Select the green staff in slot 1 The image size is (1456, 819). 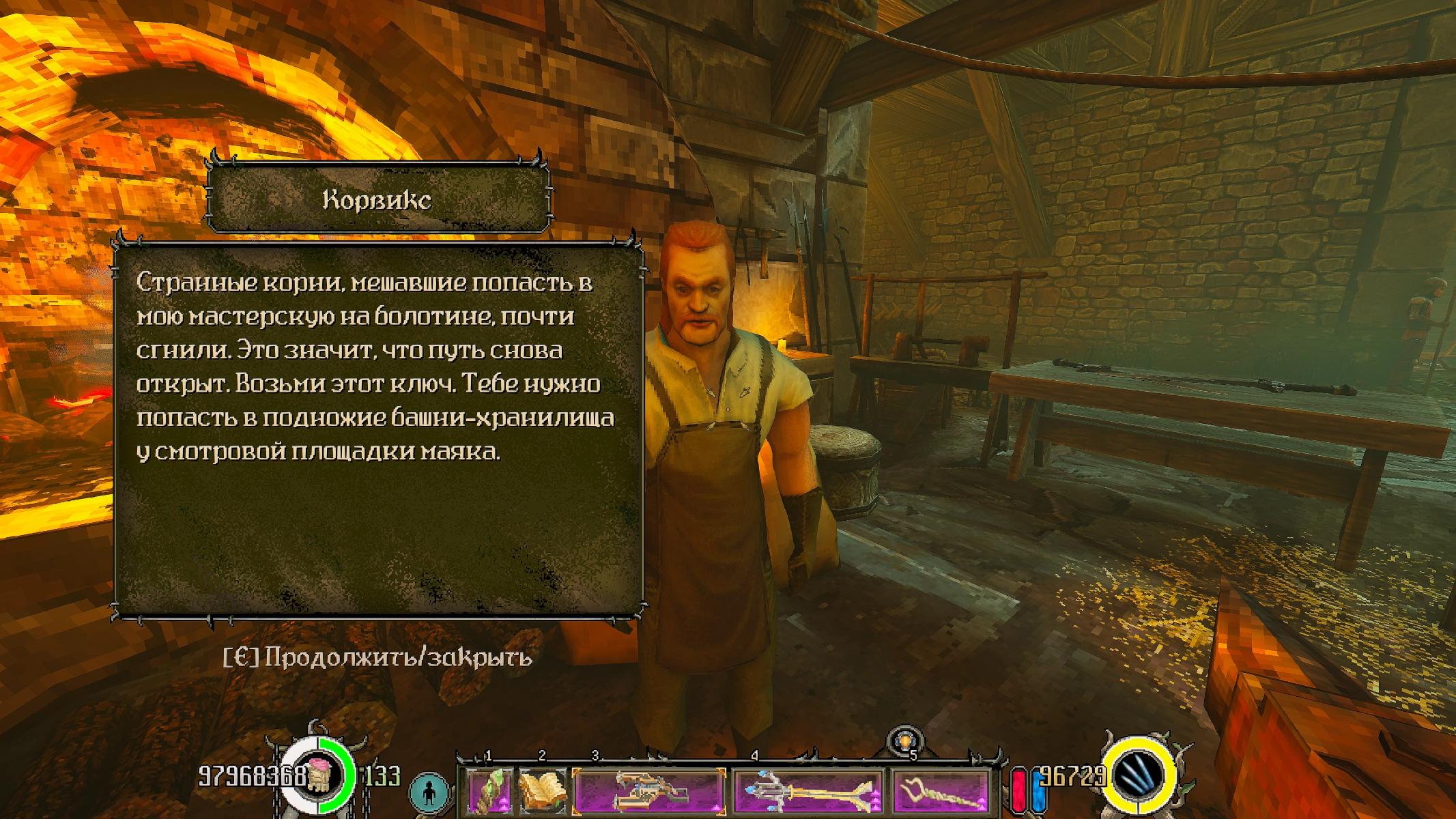click(490, 790)
